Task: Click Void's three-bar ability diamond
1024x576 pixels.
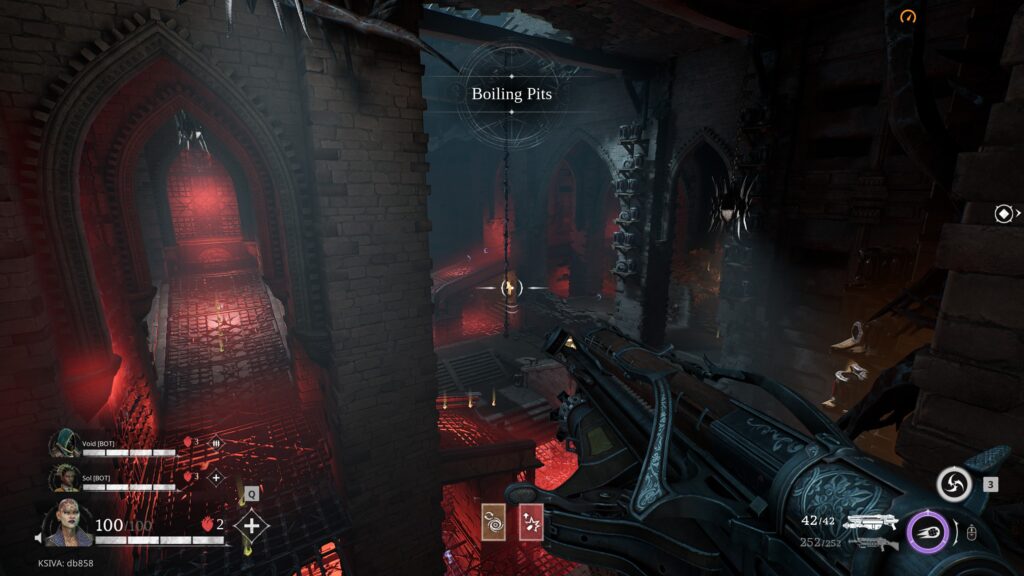Action: 216,441
